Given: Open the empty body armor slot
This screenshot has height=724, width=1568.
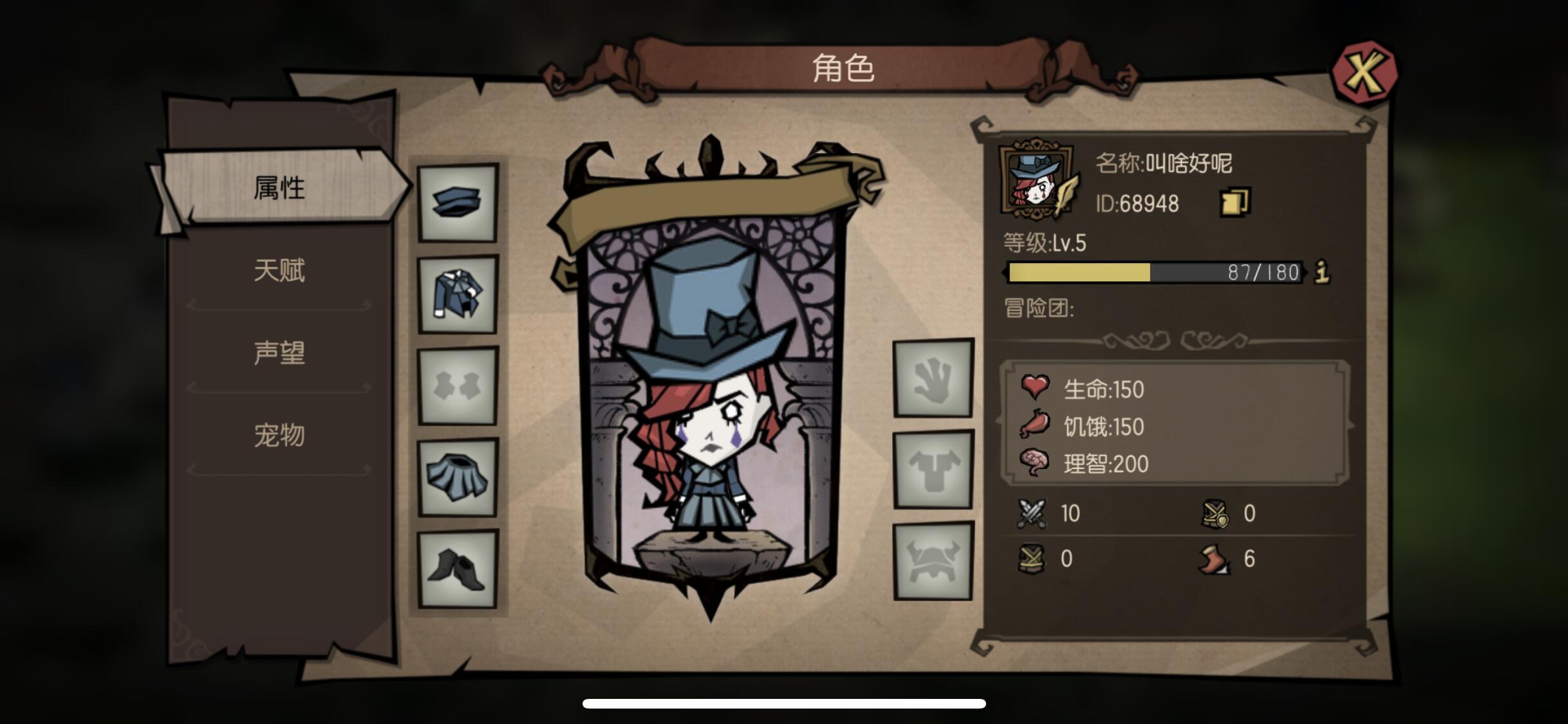Looking at the screenshot, I should pyautogui.click(x=933, y=470).
